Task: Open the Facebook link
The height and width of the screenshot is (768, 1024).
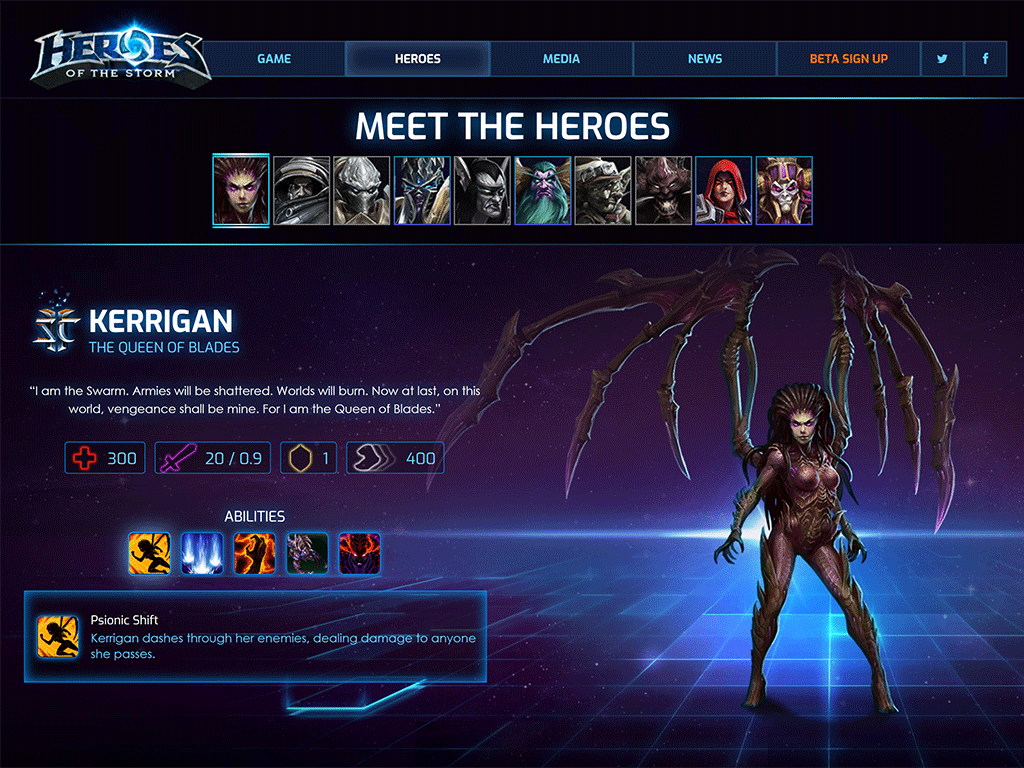Action: coord(986,59)
